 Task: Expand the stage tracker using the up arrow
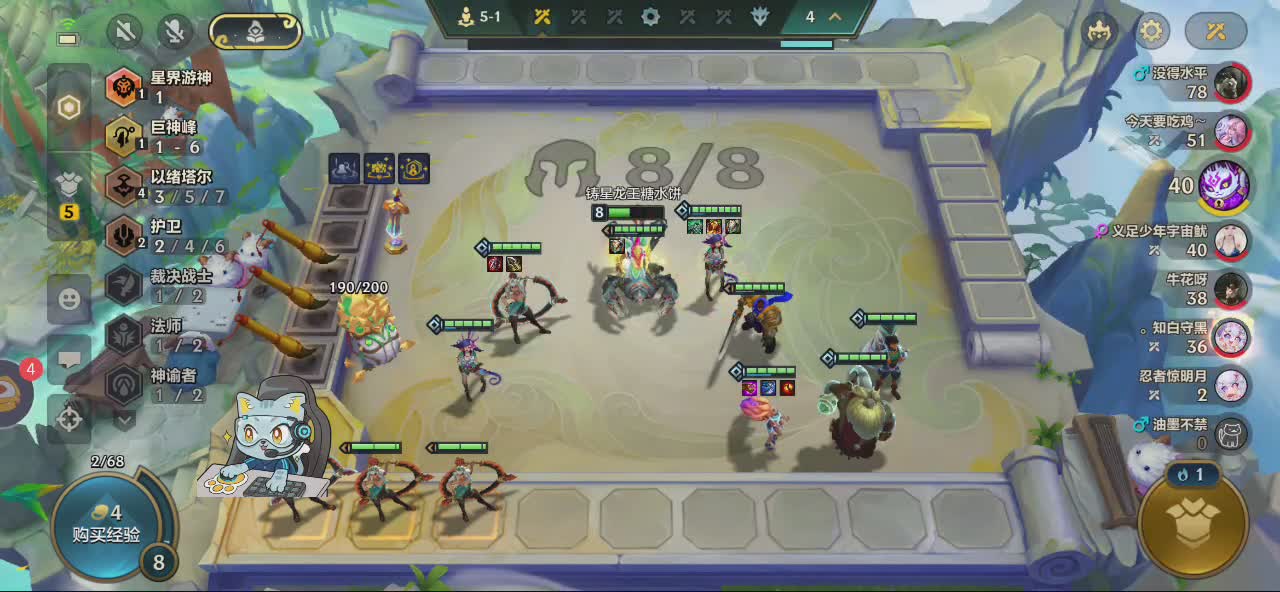click(x=834, y=17)
